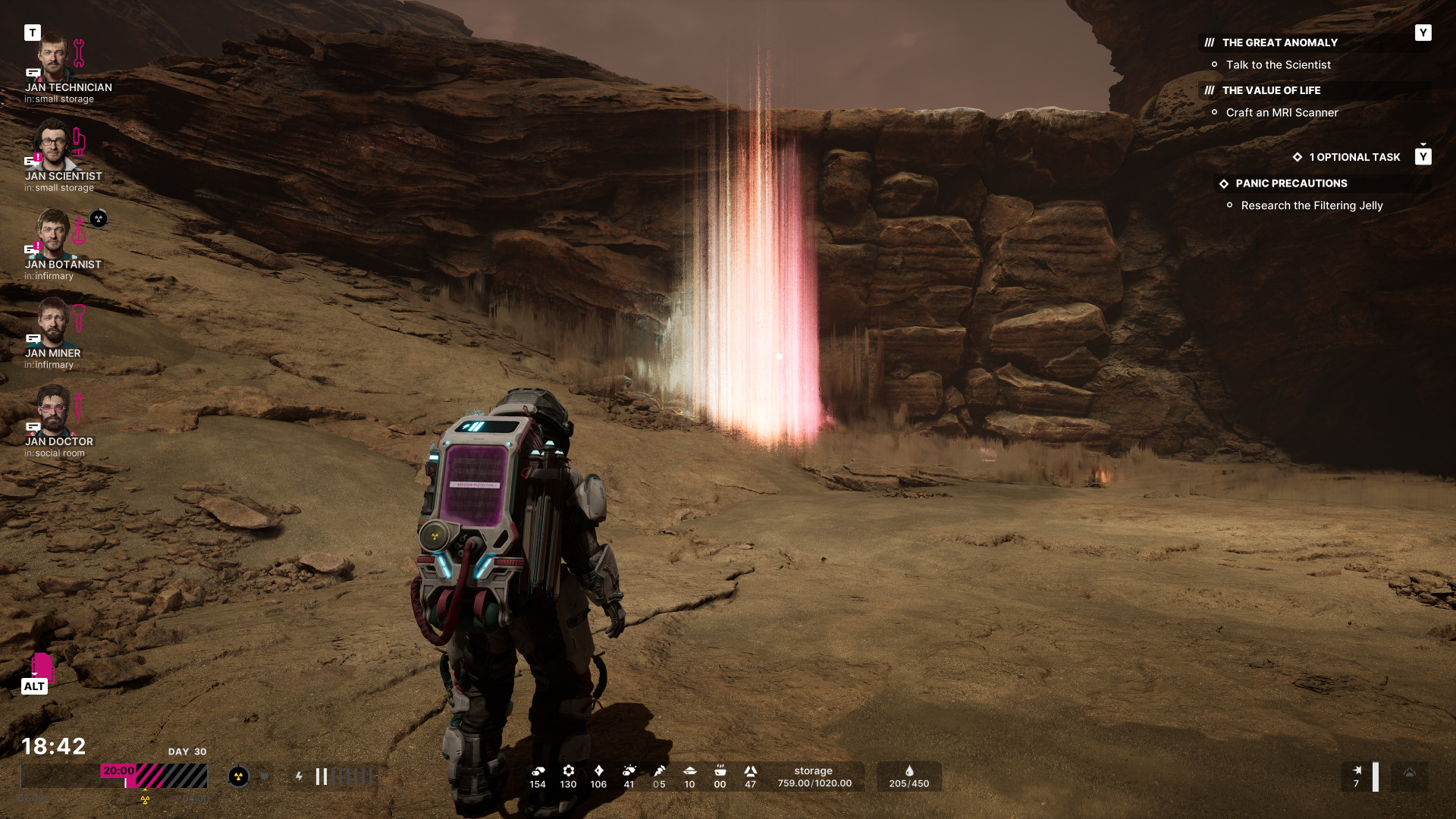This screenshot has width=1456, height=819.
Task: Expand the 1 Optional Task header
Action: [x=1354, y=157]
